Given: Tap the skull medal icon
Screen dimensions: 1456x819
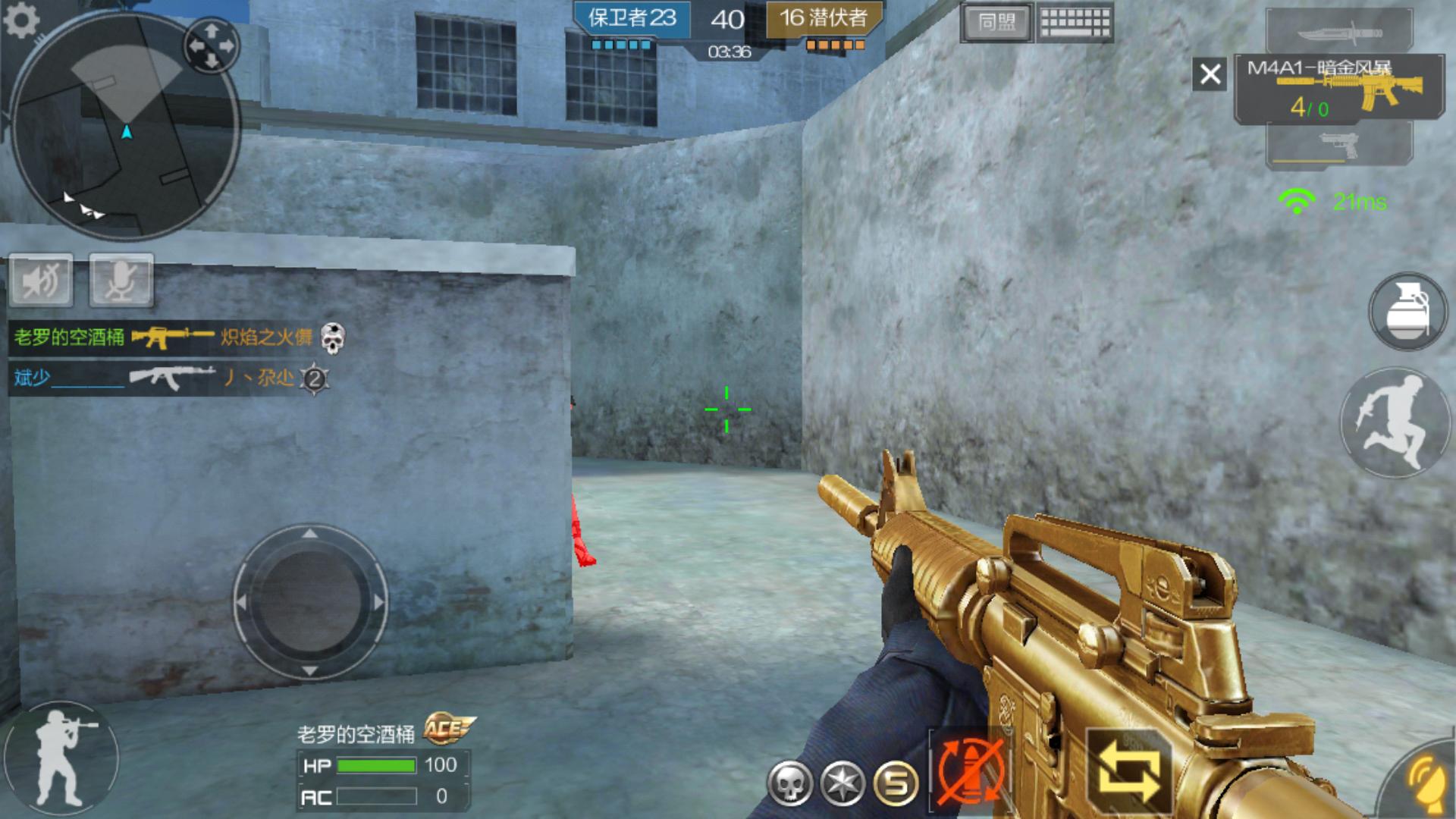Looking at the screenshot, I should 789,783.
